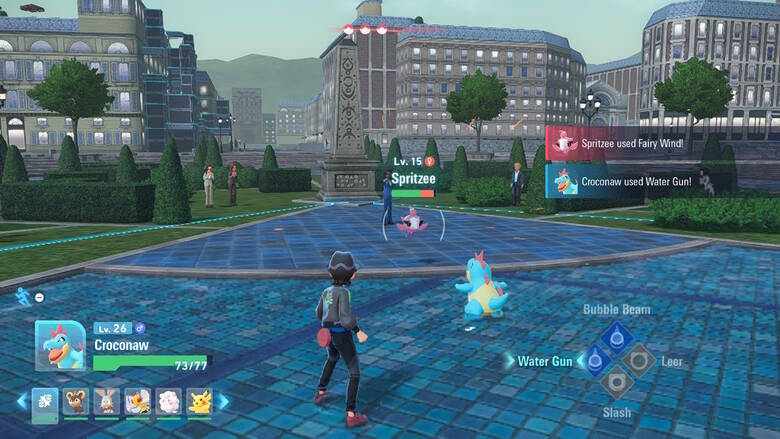Select the bear cub Pokémon party slot
Viewport: 780px width, 439px height.
click(76, 402)
